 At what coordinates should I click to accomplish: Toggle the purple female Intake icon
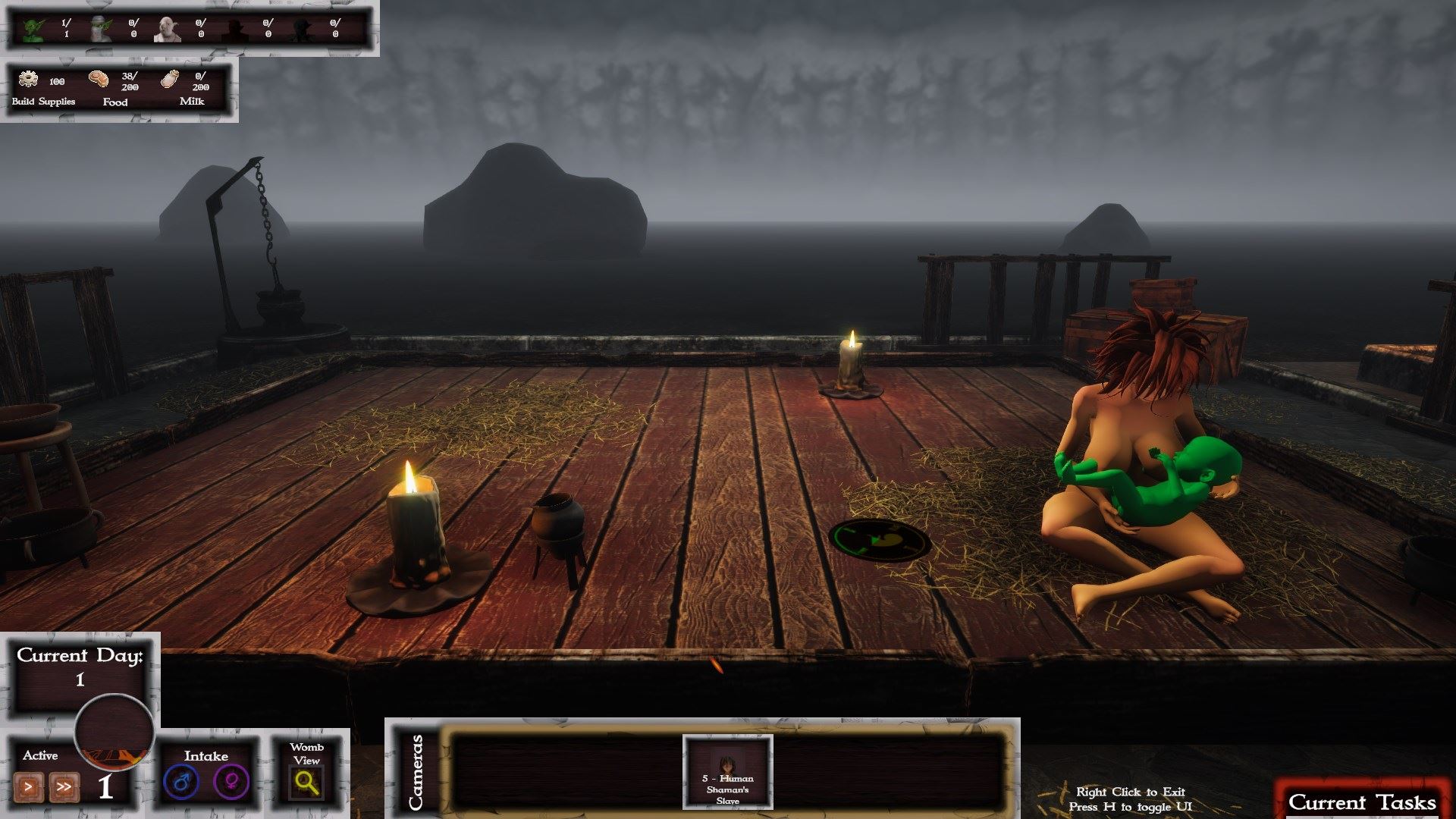(x=231, y=782)
